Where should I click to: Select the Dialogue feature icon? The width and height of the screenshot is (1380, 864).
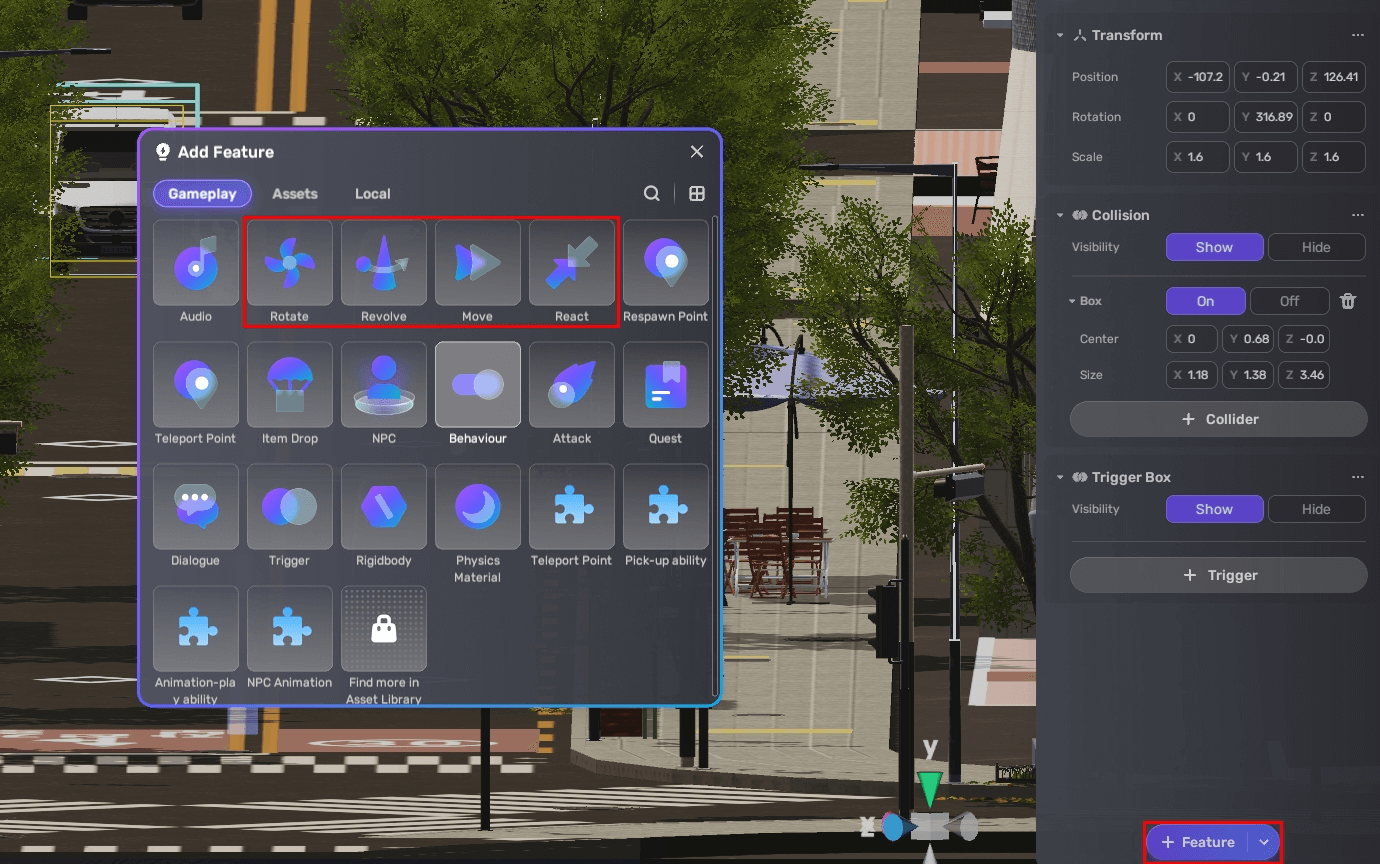[195, 506]
